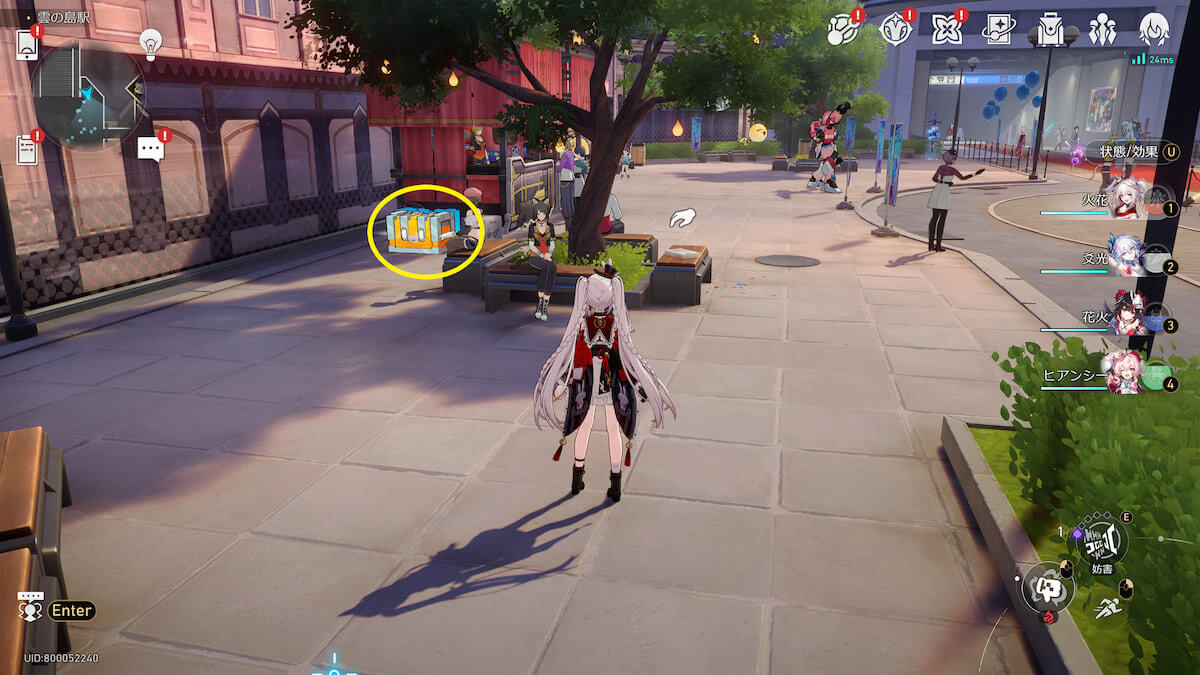Open the mission log clipboard icon
The image size is (1200, 675).
[x=27, y=149]
